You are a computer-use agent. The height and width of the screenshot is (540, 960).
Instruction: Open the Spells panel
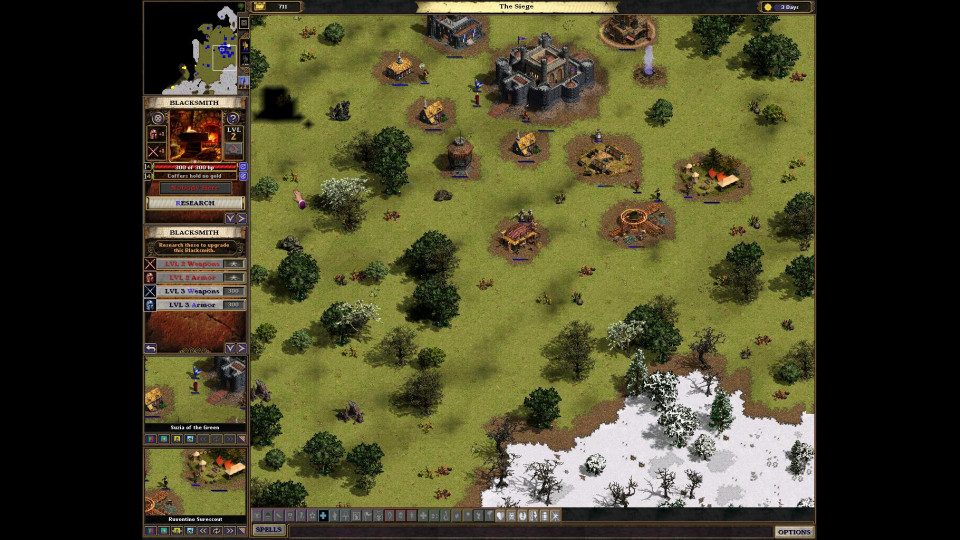pyautogui.click(x=268, y=530)
